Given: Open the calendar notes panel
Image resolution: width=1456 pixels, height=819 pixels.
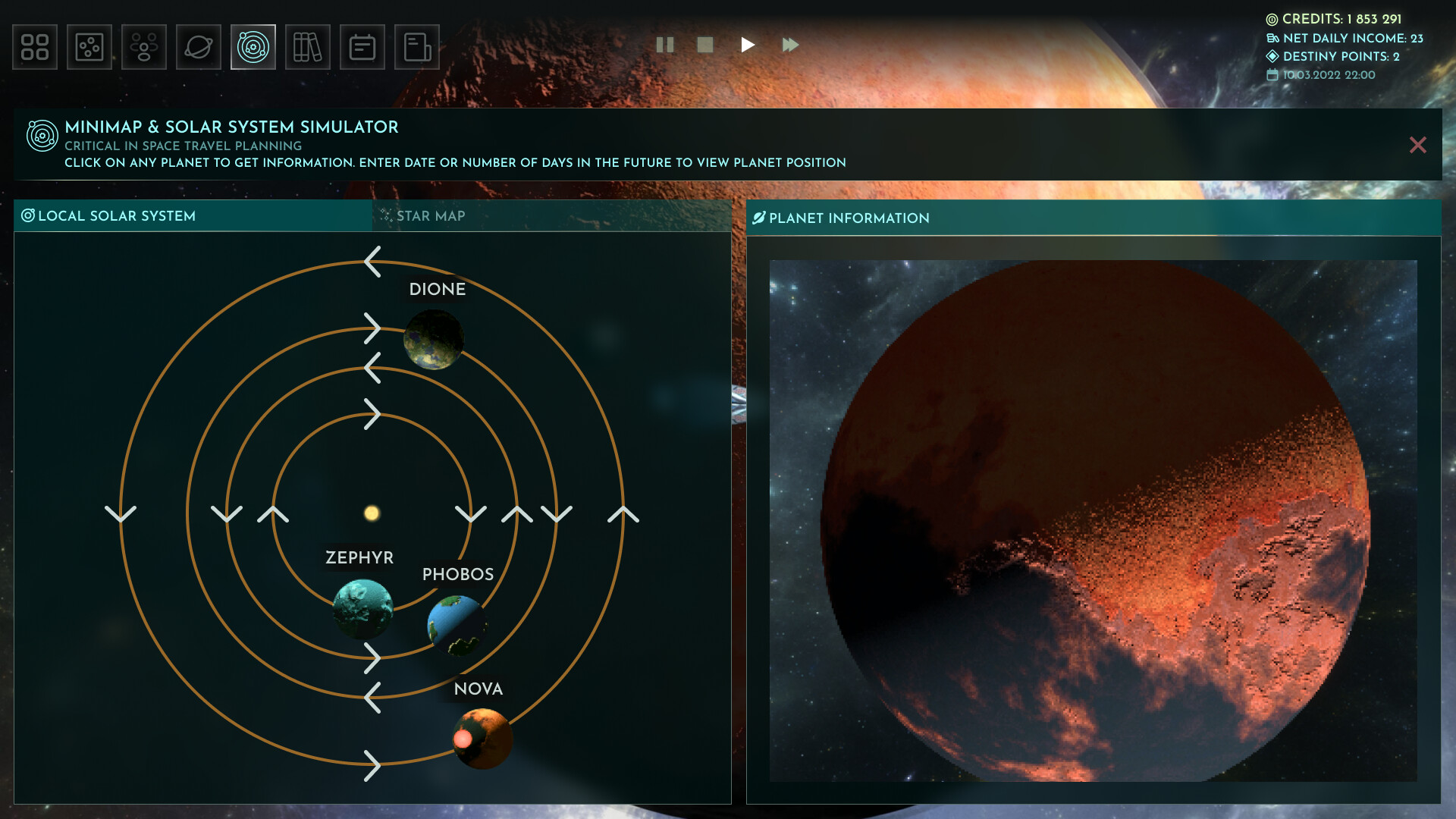Looking at the screenshot, I should pyautogui.click(x=362, y=46).
